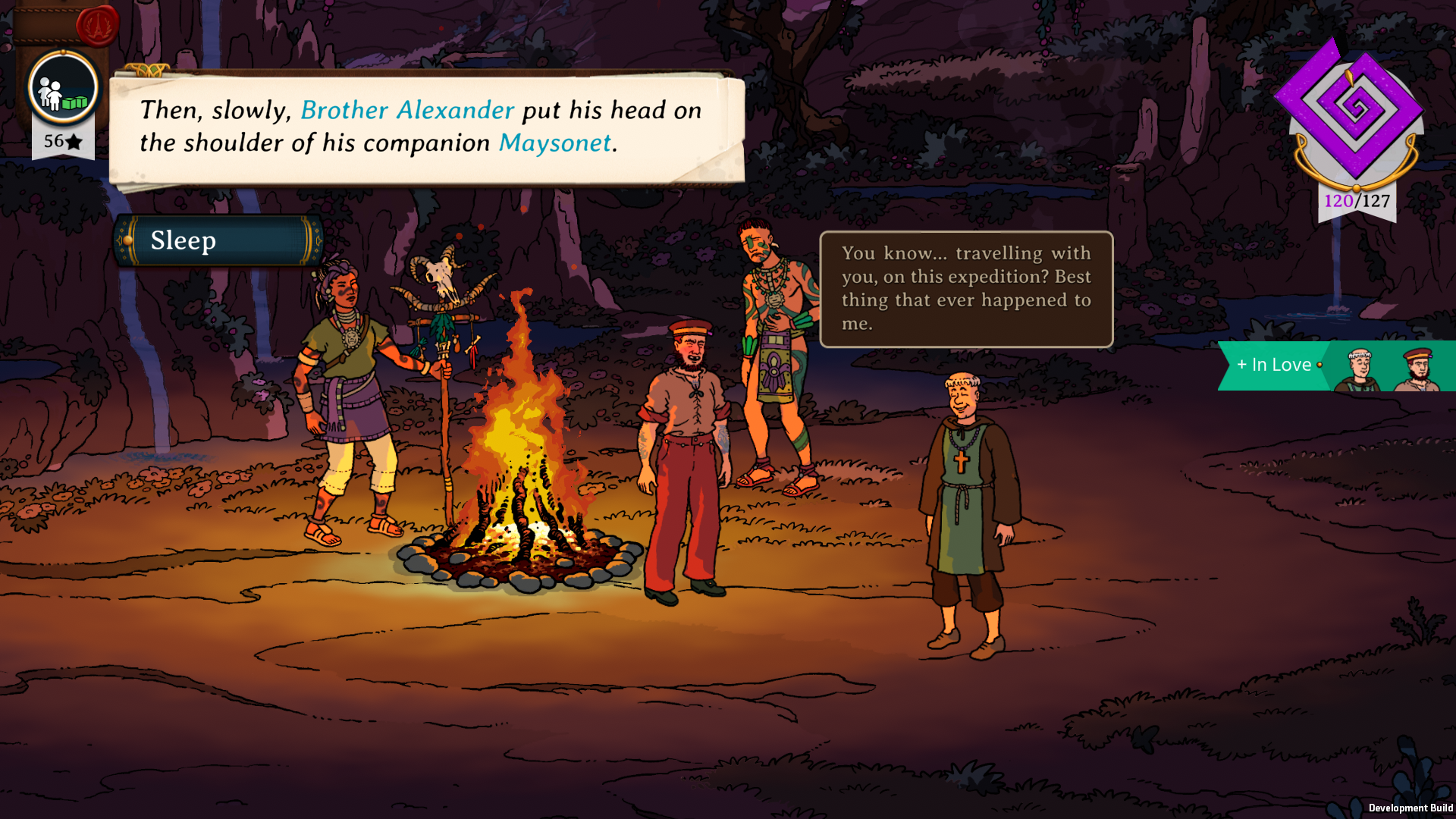The width and height of the screenshot is (1456, 819).
Task: Click the red wax seal menu
Action: (x=98, y=25)
